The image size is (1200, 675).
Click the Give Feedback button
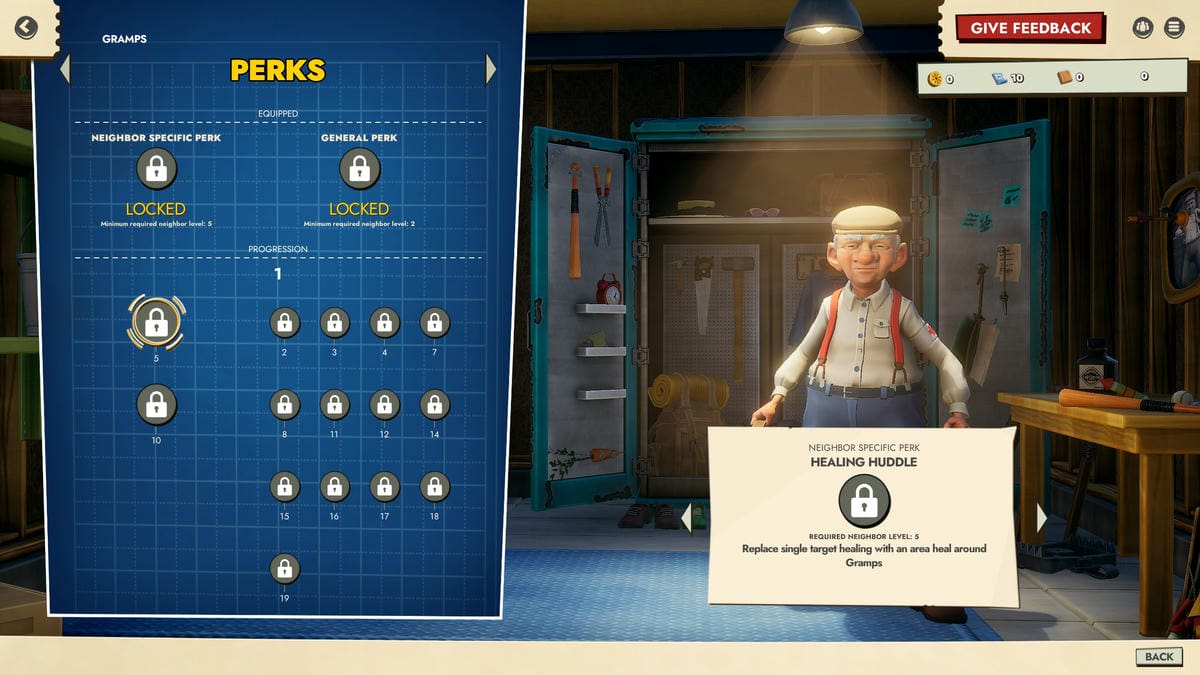(1030, 28)
